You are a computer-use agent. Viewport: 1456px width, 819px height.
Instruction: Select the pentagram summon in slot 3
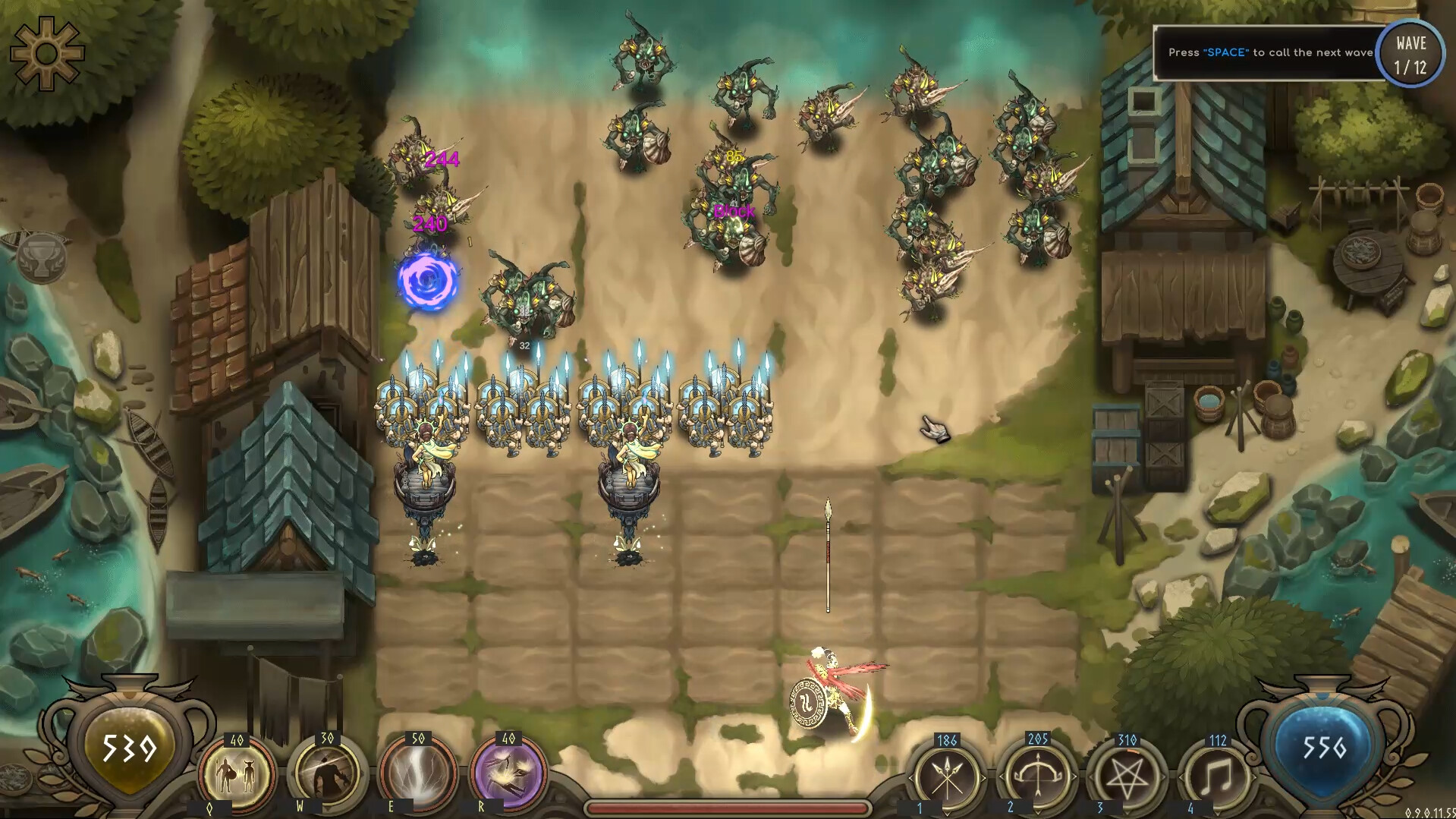point(1127,776)
